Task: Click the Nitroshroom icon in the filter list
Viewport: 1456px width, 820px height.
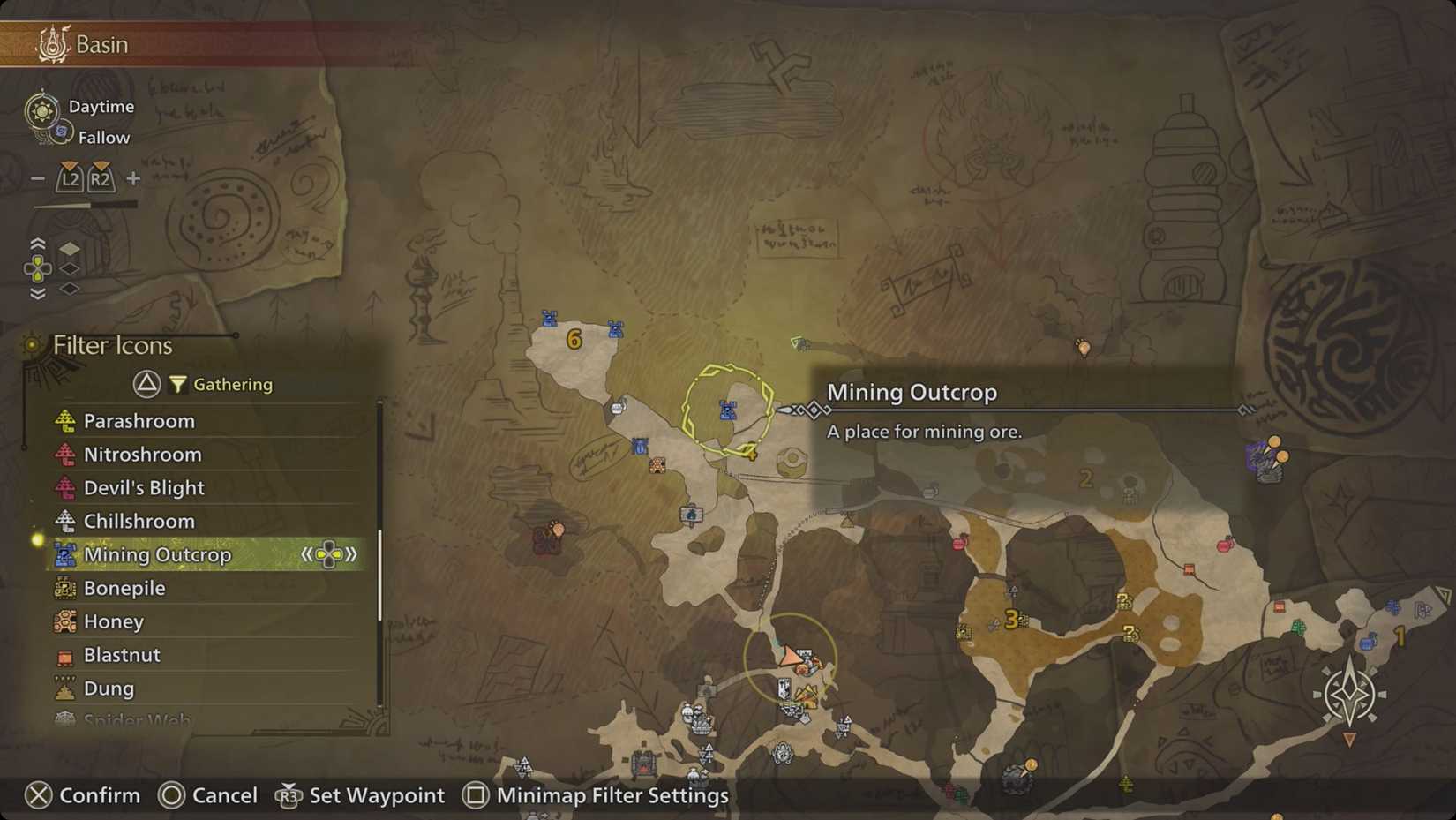Action: [64, 454]
